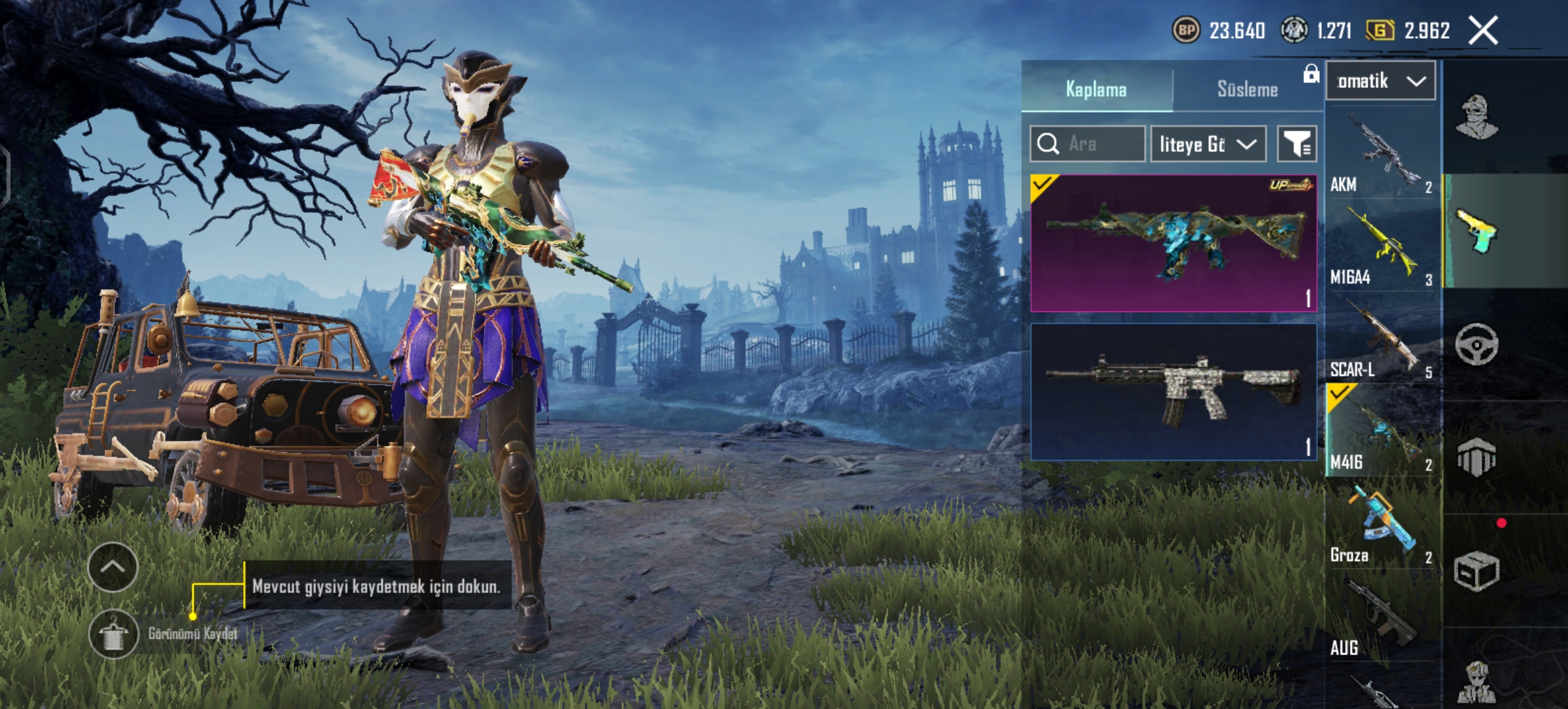Viewport: 1568px width, 709px height.
Task: Save current look with Görünümü Kaydet
Action: [114, 634]
